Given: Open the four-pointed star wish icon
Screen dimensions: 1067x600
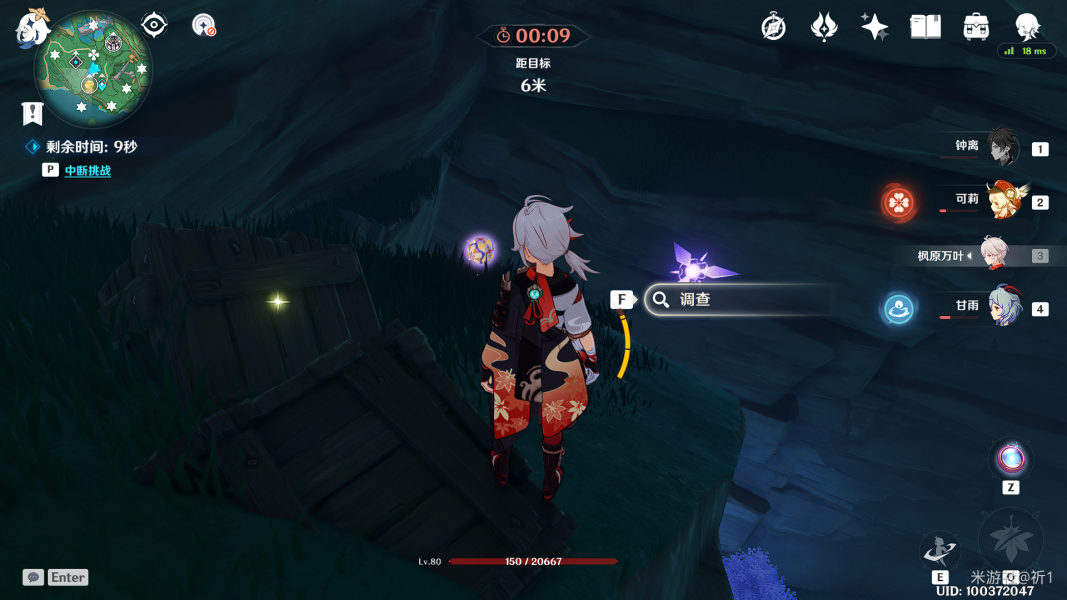Looking at the screenshot, I should [x=874, y=27].
